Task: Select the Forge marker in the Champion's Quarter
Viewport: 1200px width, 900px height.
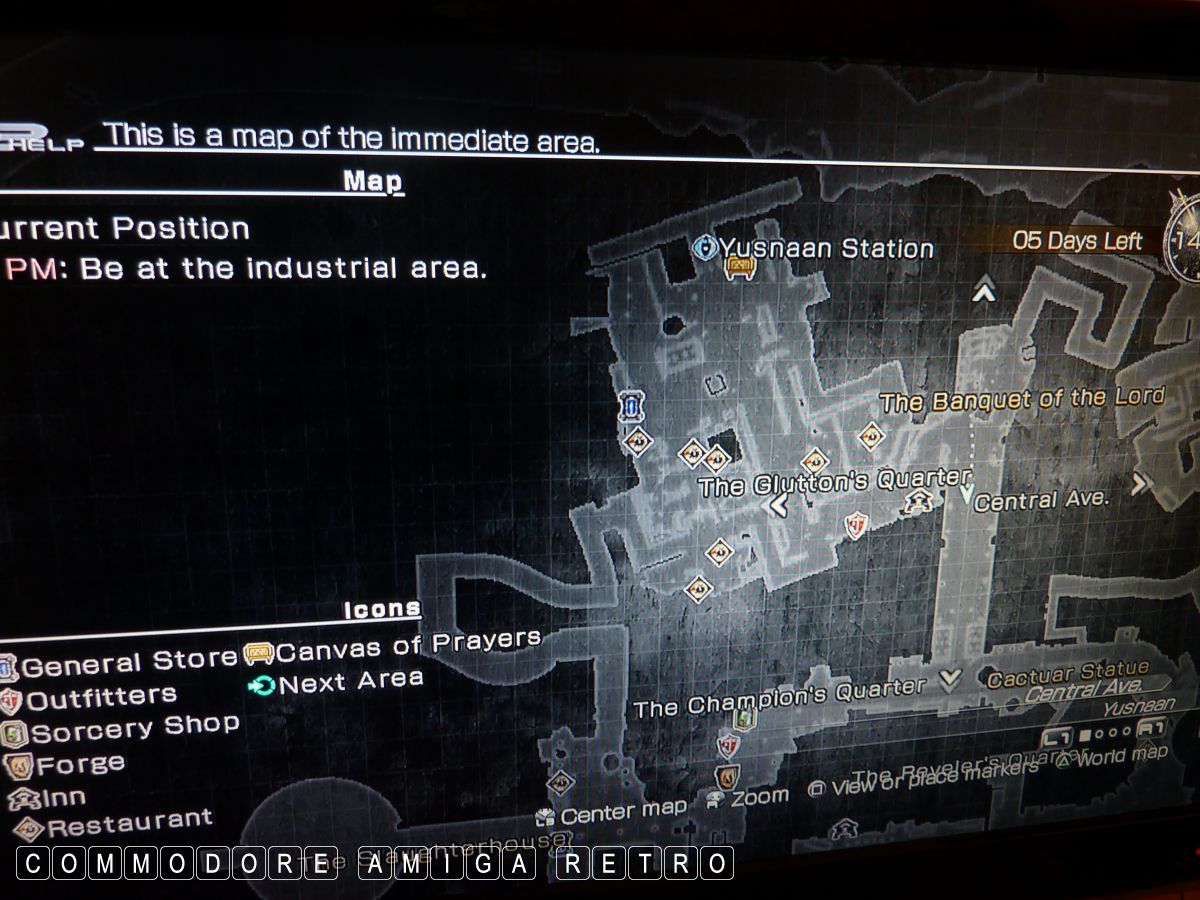Action: point(727,775)
